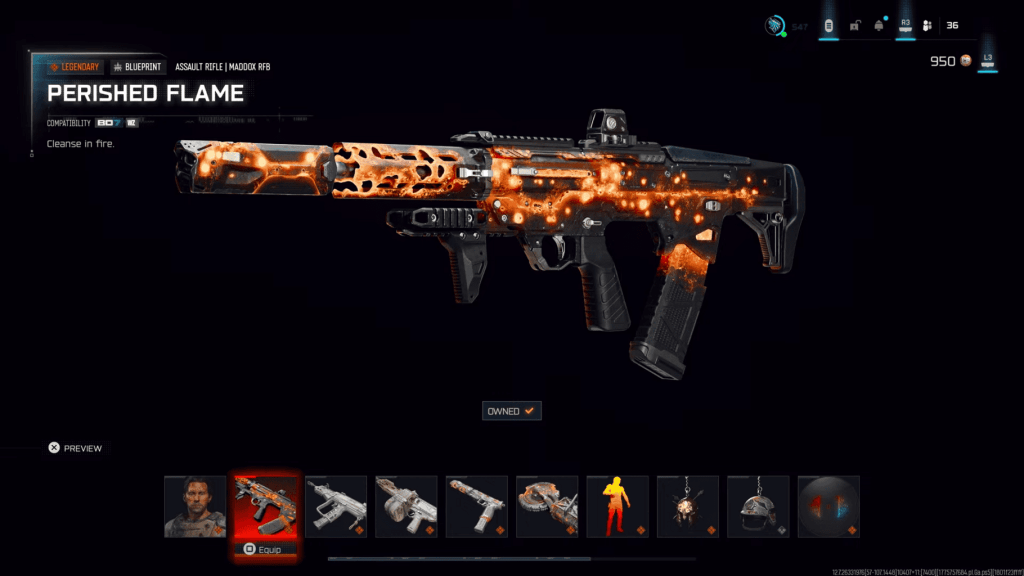Select the helmet weapon charm thumbnail

[x=758, y=506]
